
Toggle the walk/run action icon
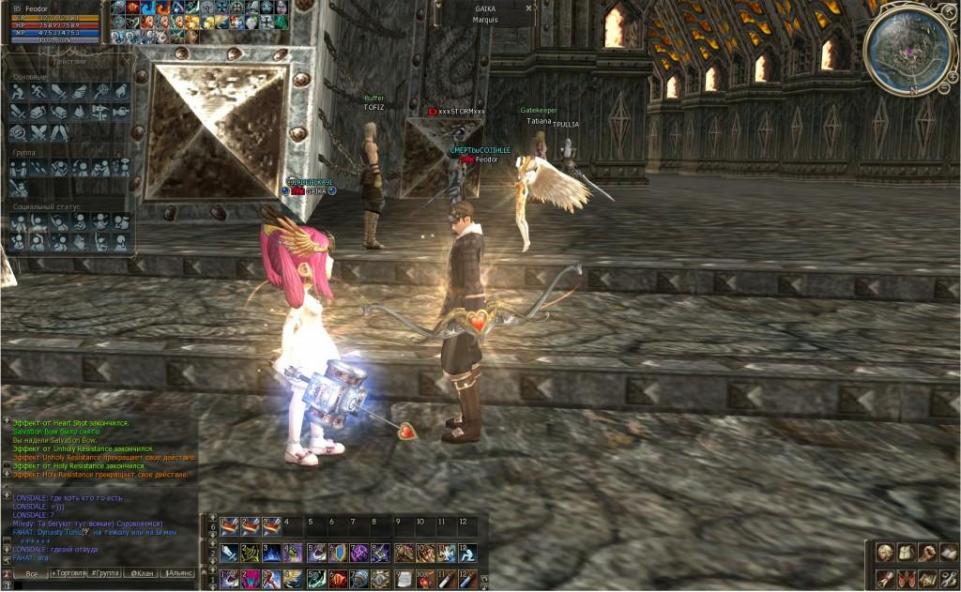point(38,92)
